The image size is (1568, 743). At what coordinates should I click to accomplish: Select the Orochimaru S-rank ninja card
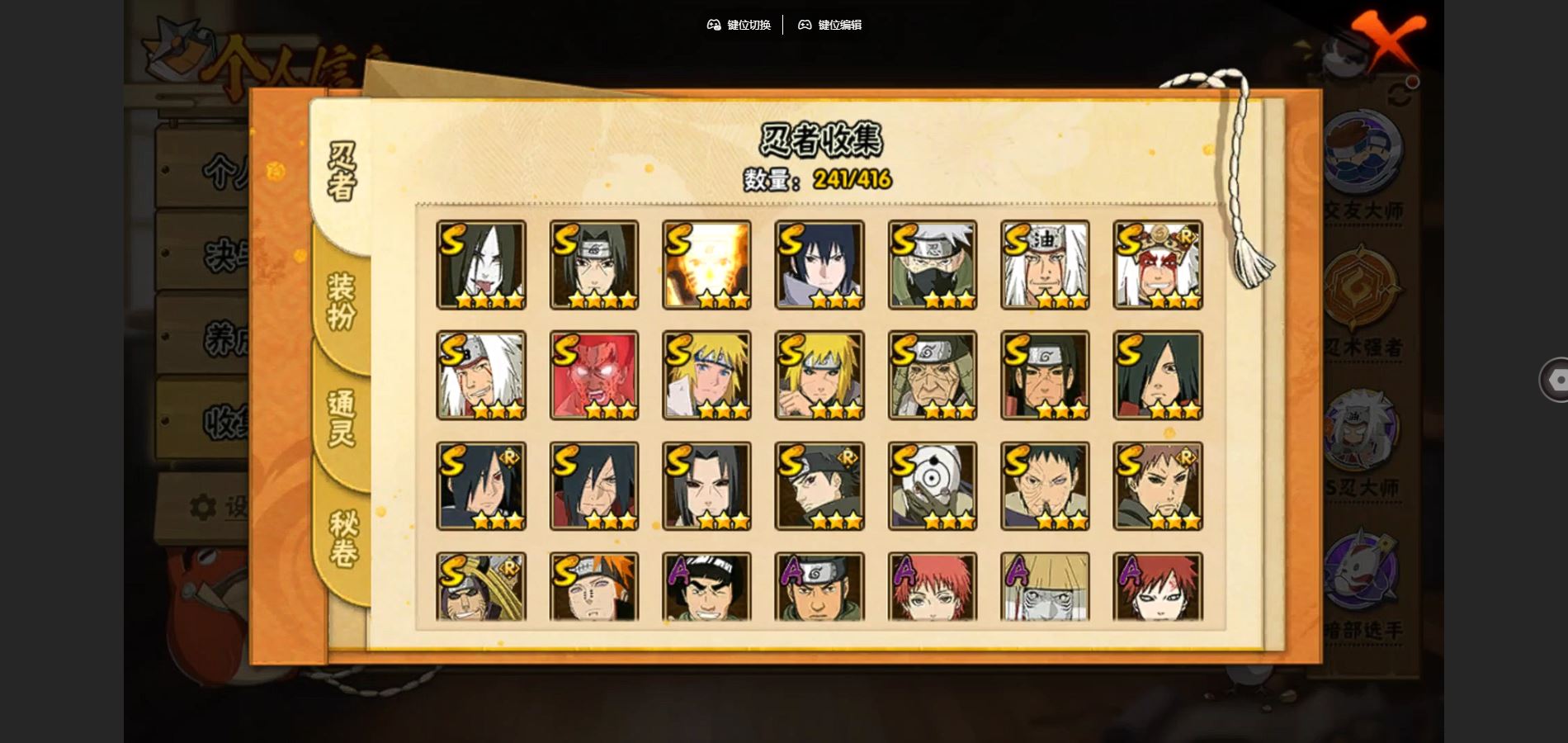481,265
